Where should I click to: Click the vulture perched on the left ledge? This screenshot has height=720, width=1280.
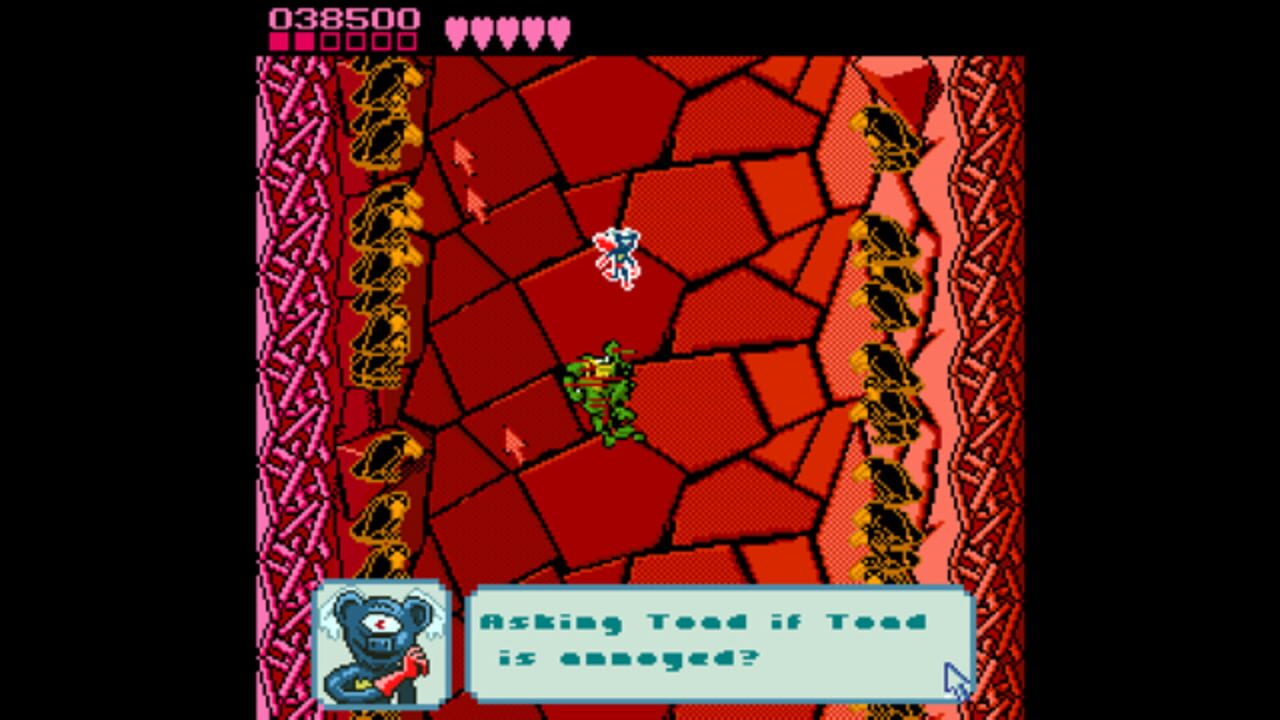[385, 460]
